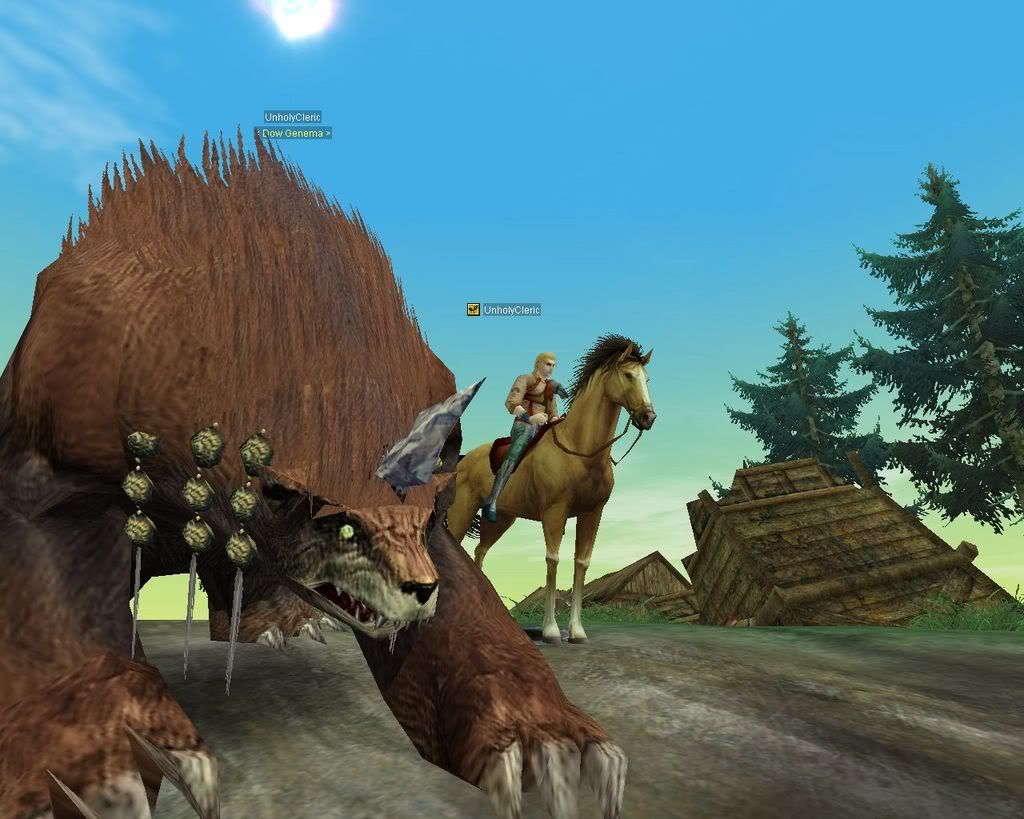Click the UnholyCleric nameplate beside the yellow emblem
This screenshot has width=1024, height=819.
[512, 310]
